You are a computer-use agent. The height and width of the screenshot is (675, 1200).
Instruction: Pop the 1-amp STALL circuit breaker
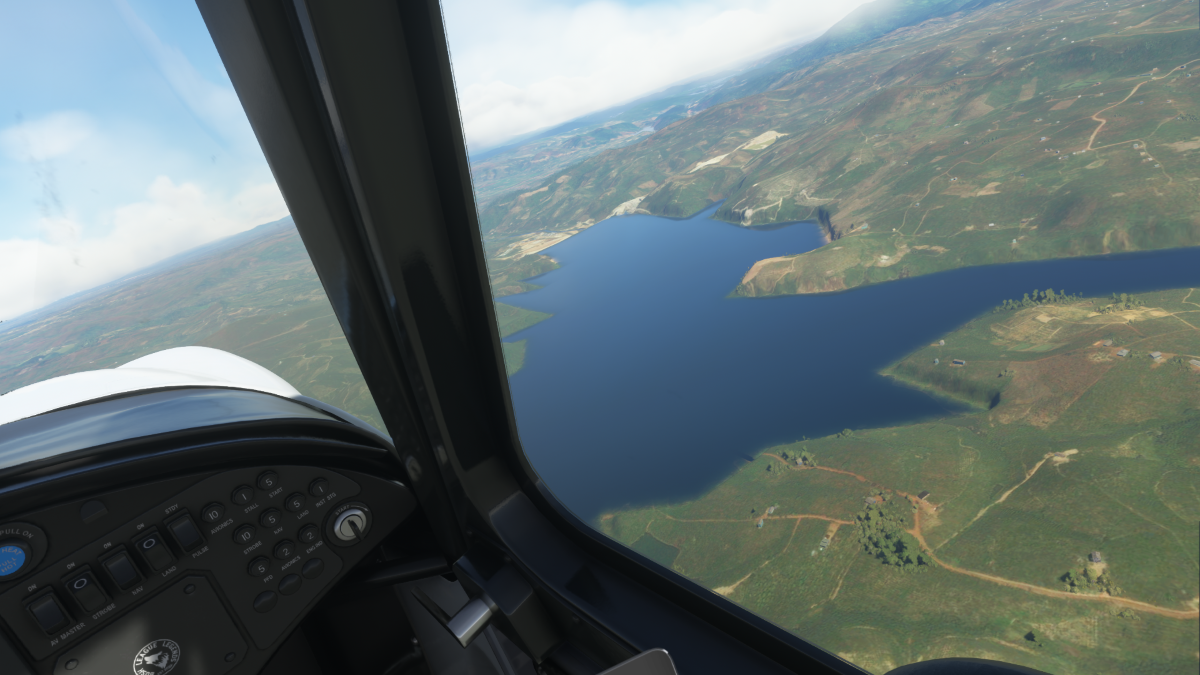pos(243,495)
